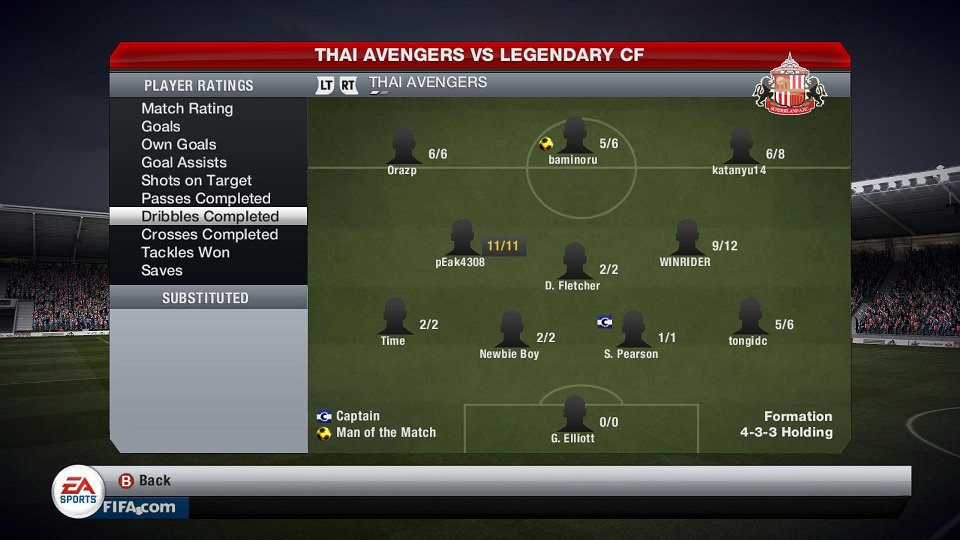View Shots on Target ratings

[x=196, y=180]
